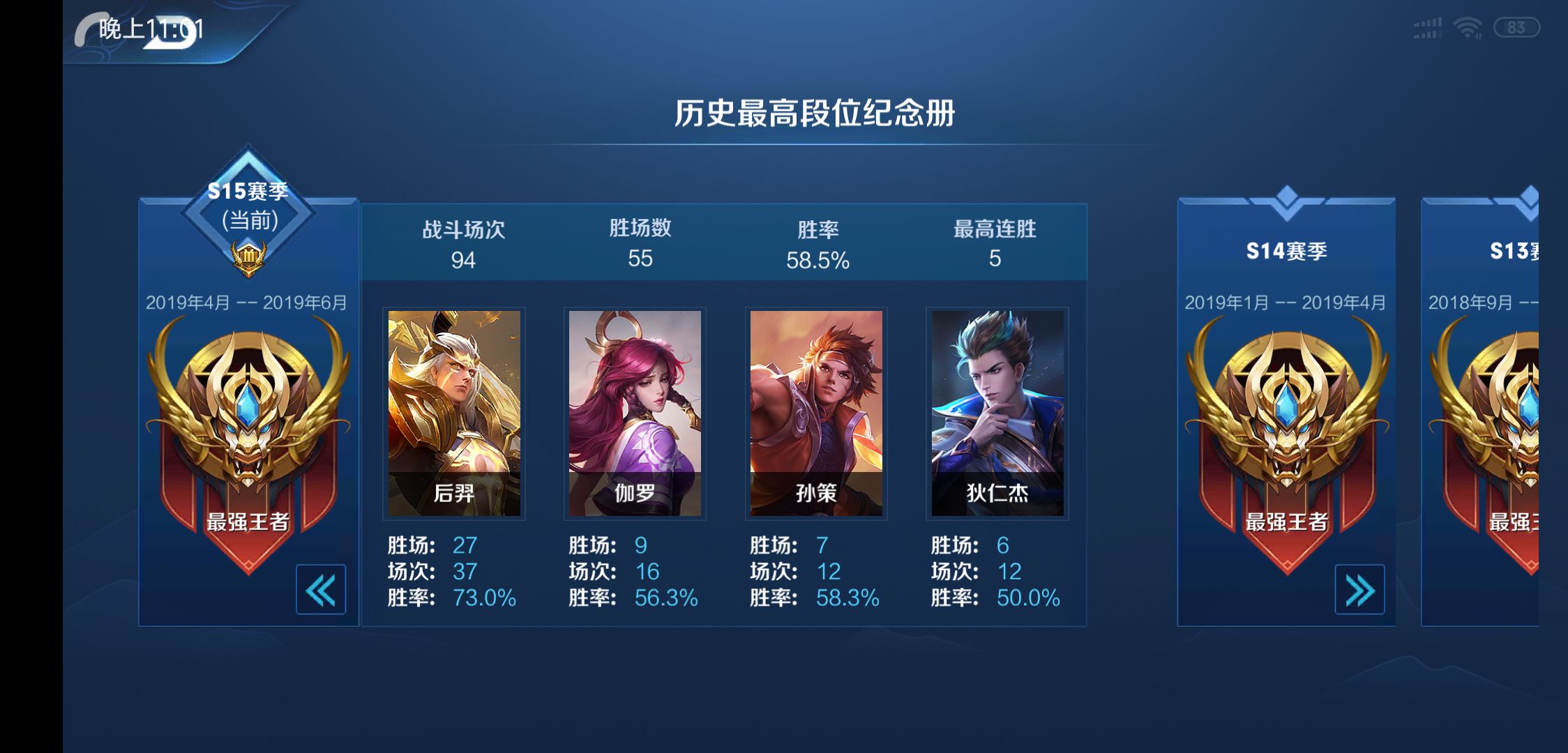
Task: Click the S14 season 最强王者 rank badge
Action: 1287,432
